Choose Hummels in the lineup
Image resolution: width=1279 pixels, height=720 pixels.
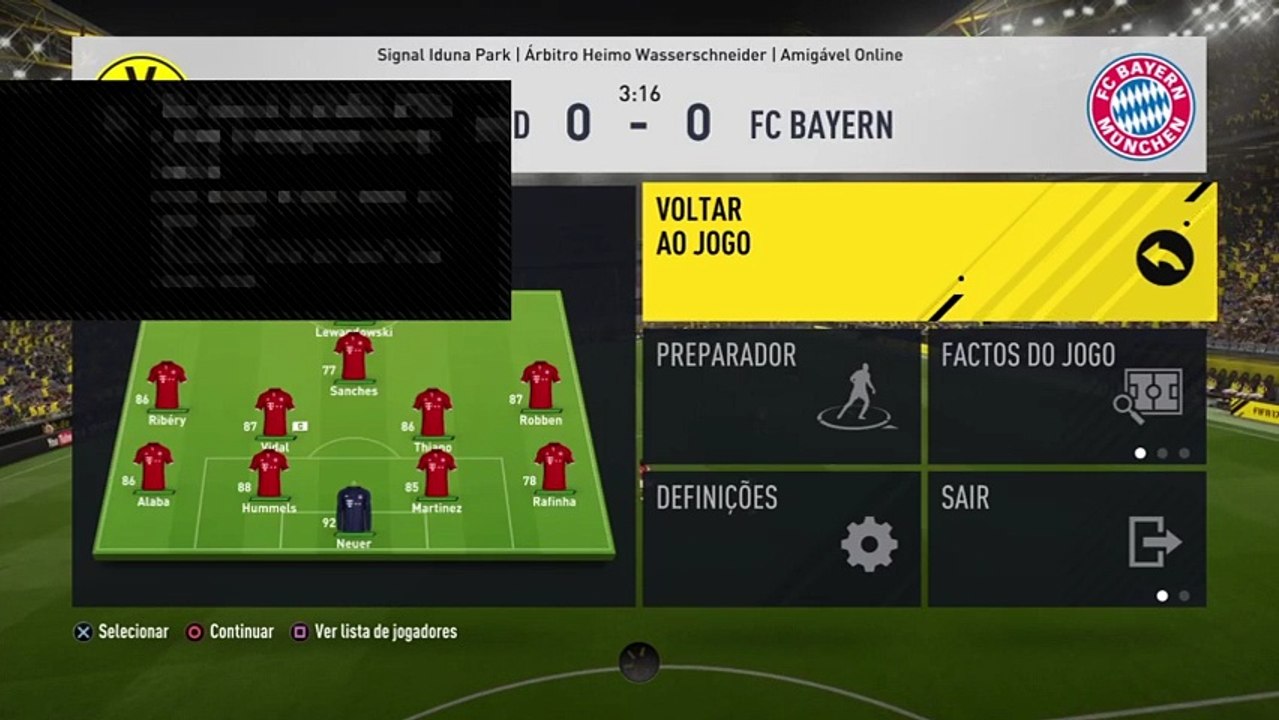269,474
